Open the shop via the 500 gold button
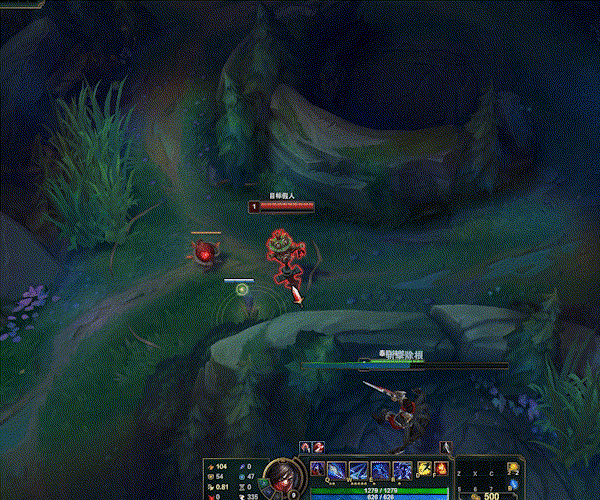The image size is (600, 500). tap(487, 494)
